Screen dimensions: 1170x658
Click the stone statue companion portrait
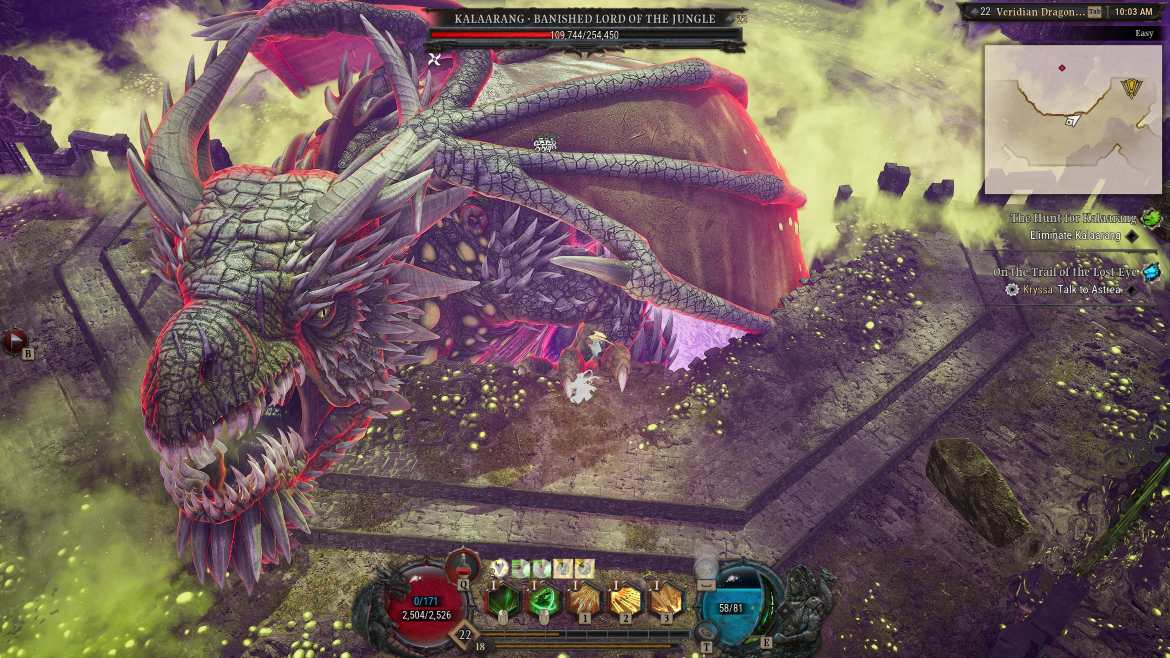[x=811, y=600]
